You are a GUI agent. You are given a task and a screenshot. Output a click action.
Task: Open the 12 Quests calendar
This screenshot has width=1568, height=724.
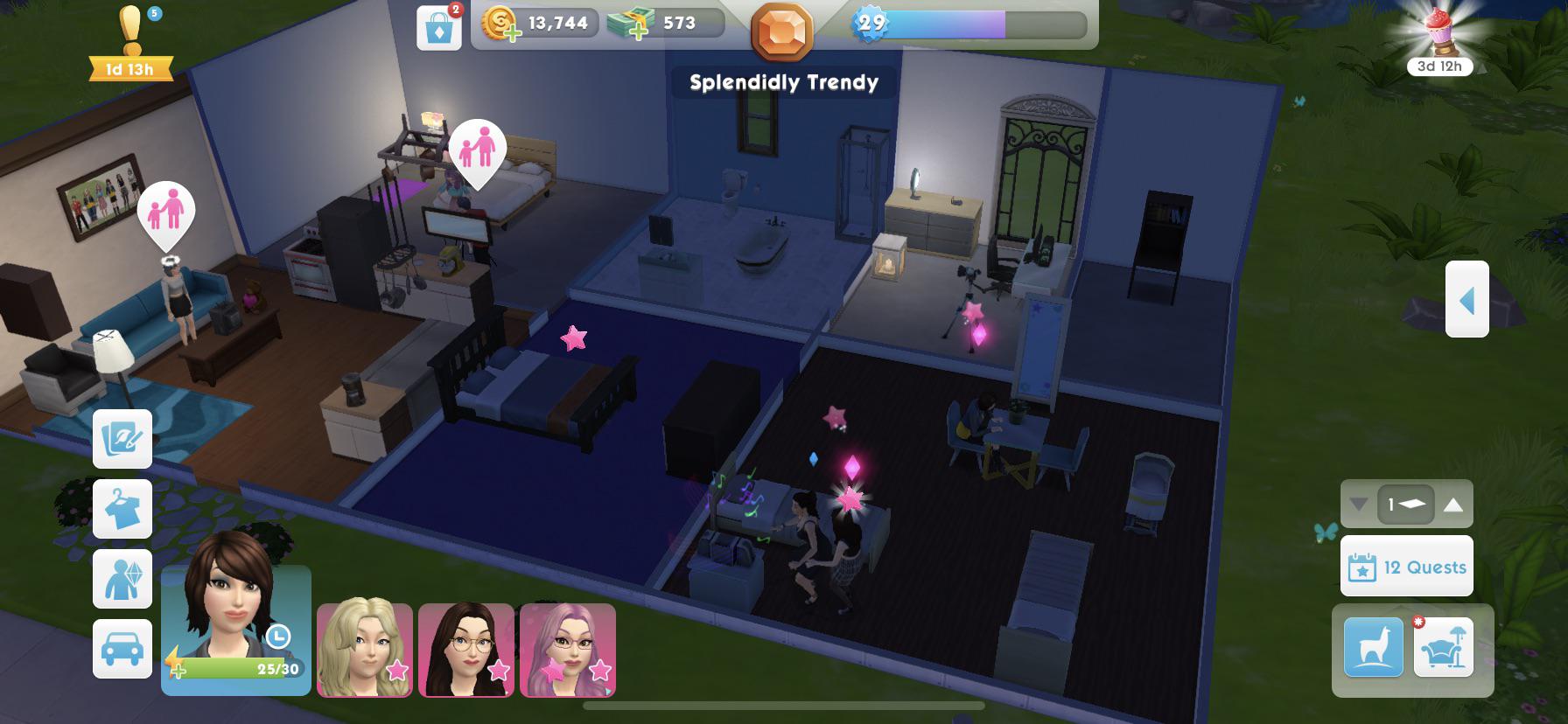click(x=1405, y=567)
